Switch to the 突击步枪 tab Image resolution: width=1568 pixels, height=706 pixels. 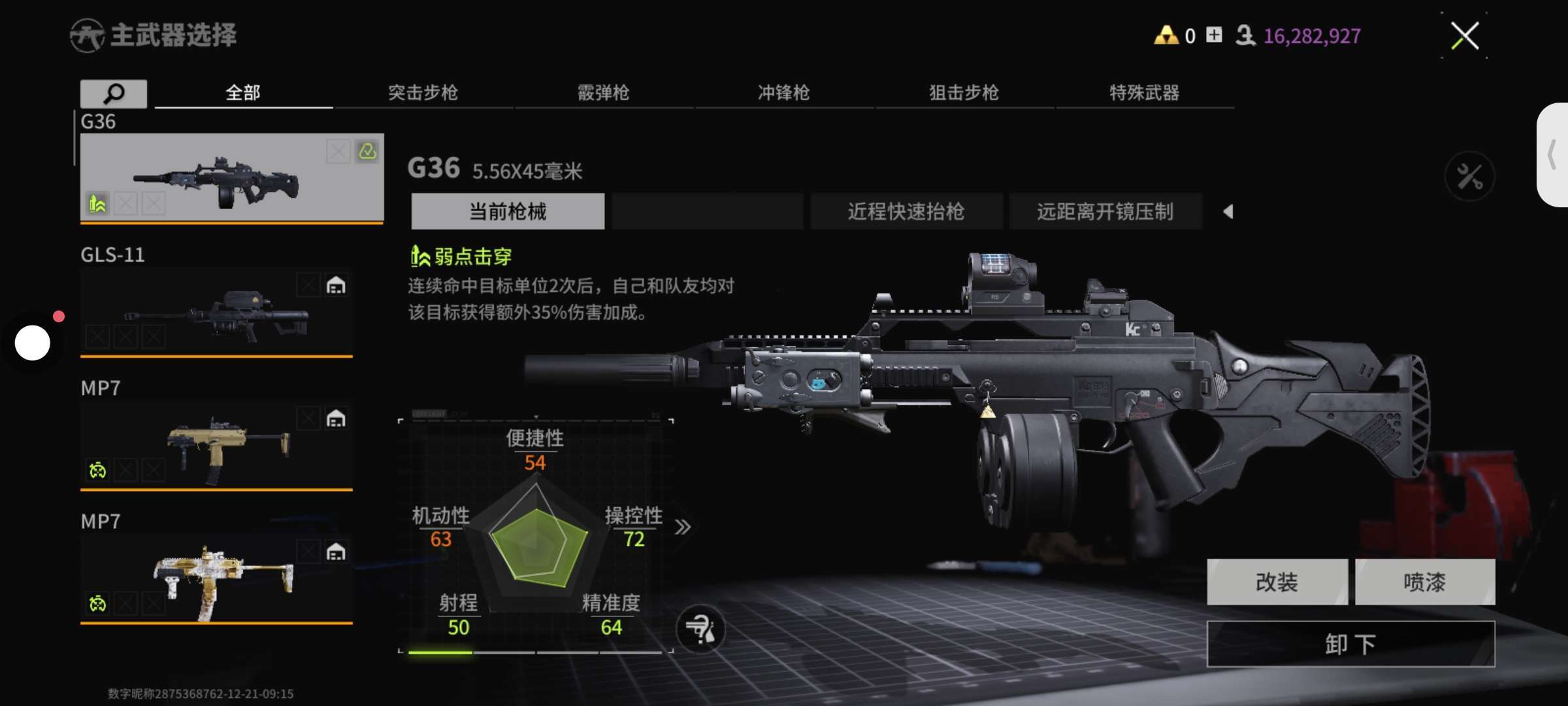point(423,93)
